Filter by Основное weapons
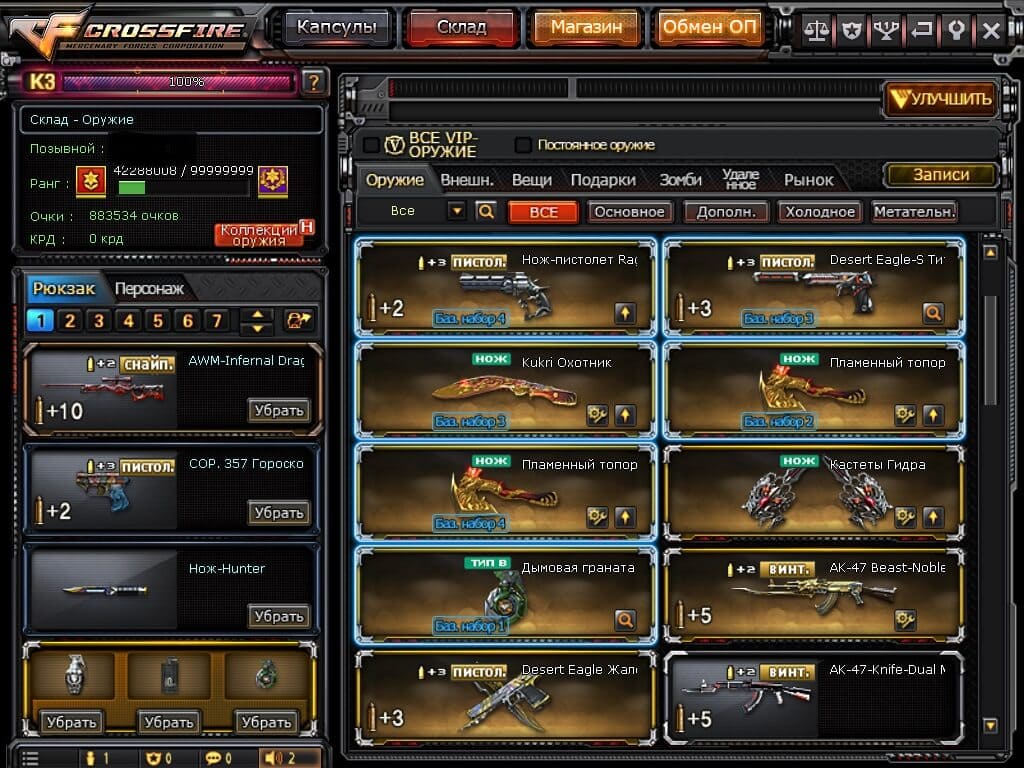1024x768 pixels. 629,212
